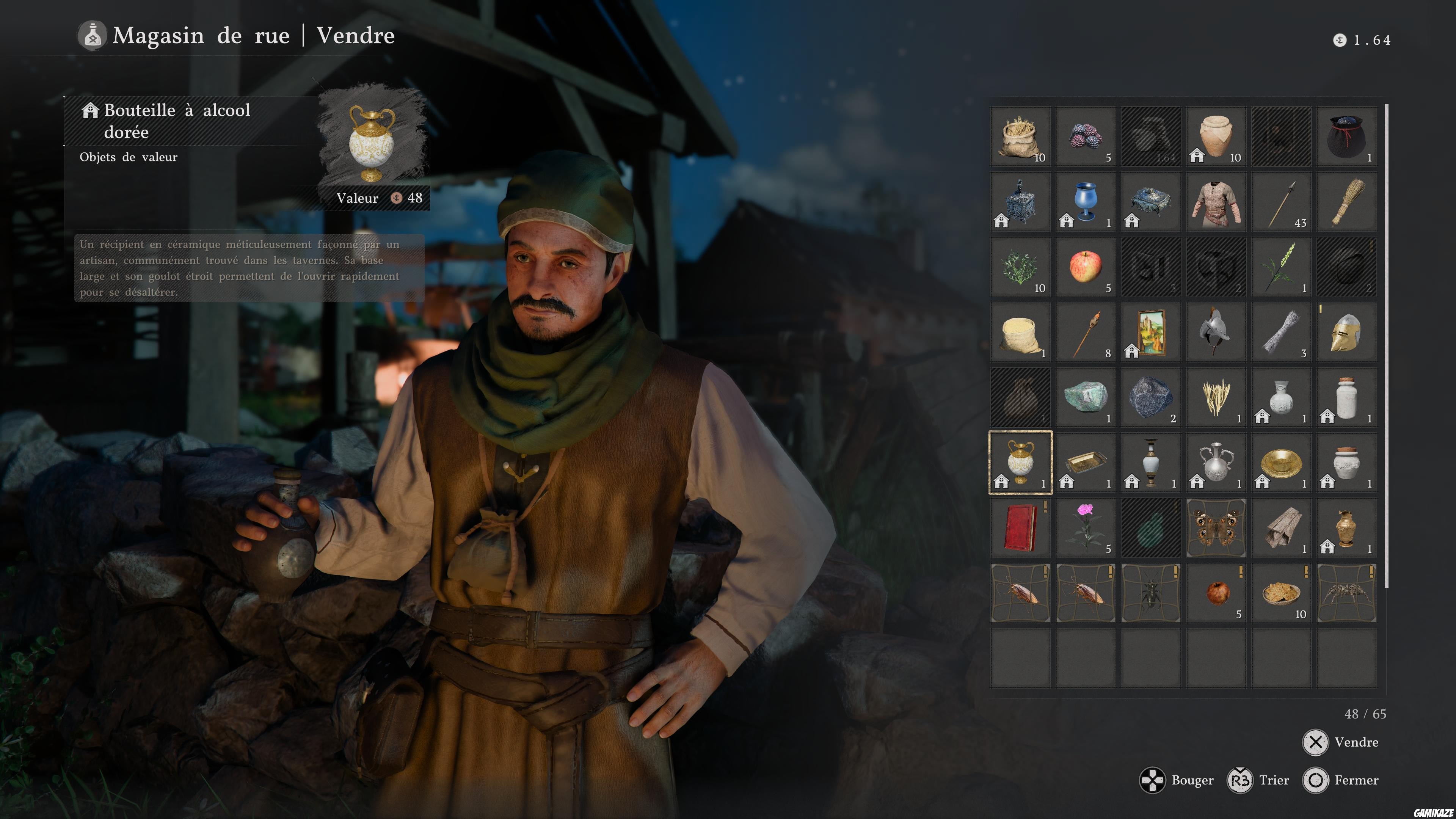
Task: Choose the turquoise ore rock
Action: (1085, 397)
